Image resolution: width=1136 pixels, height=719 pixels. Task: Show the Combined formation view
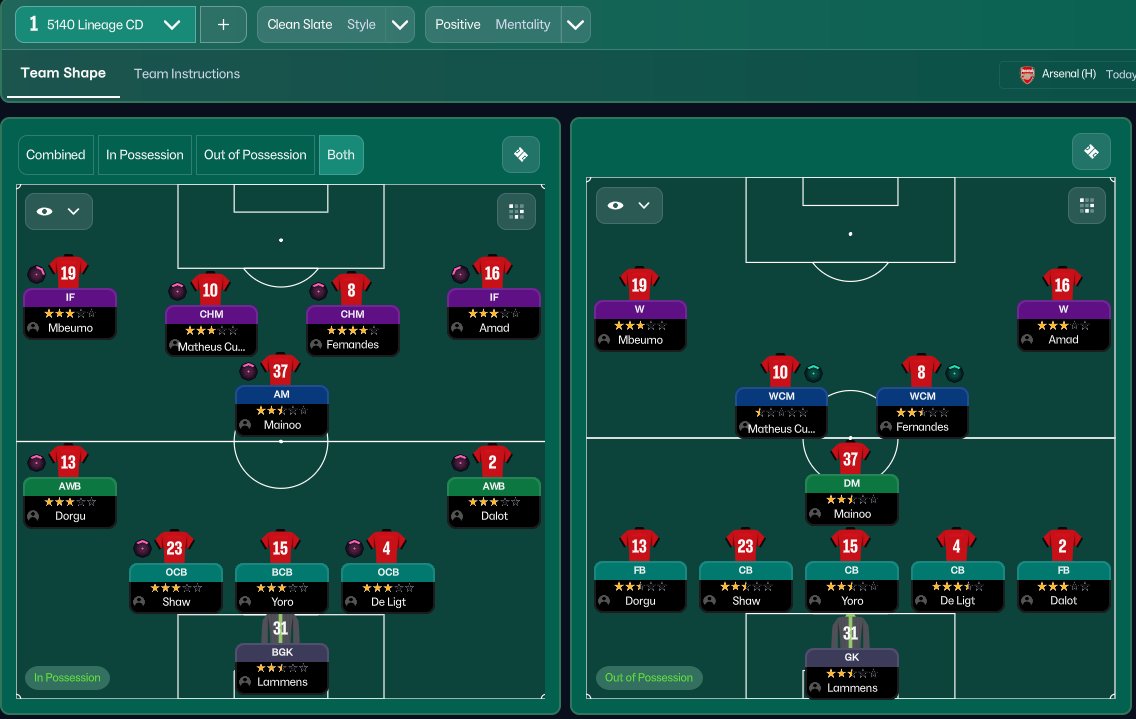point(56,155)
